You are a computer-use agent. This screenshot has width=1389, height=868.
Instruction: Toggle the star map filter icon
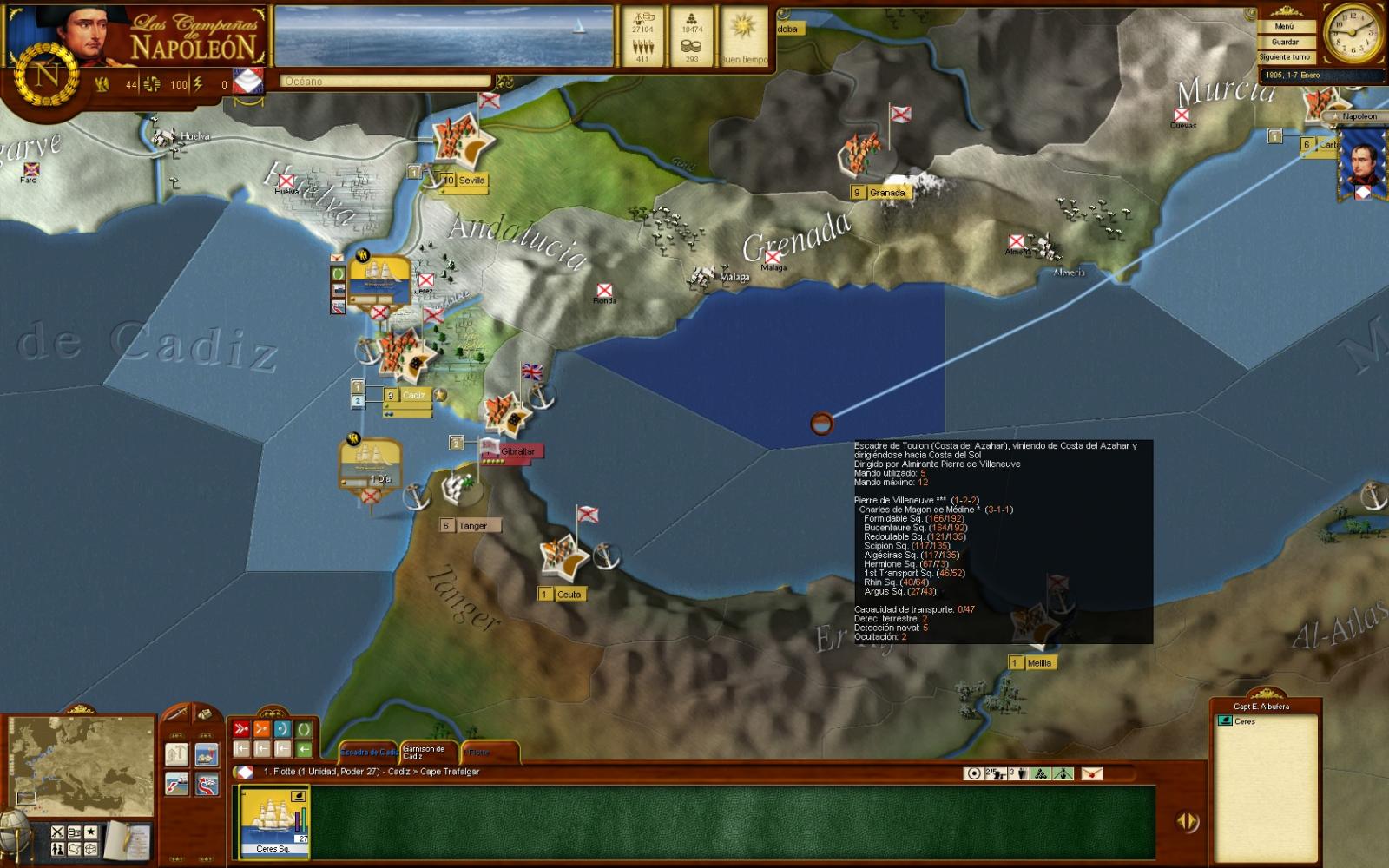click(x=90, y=832)
